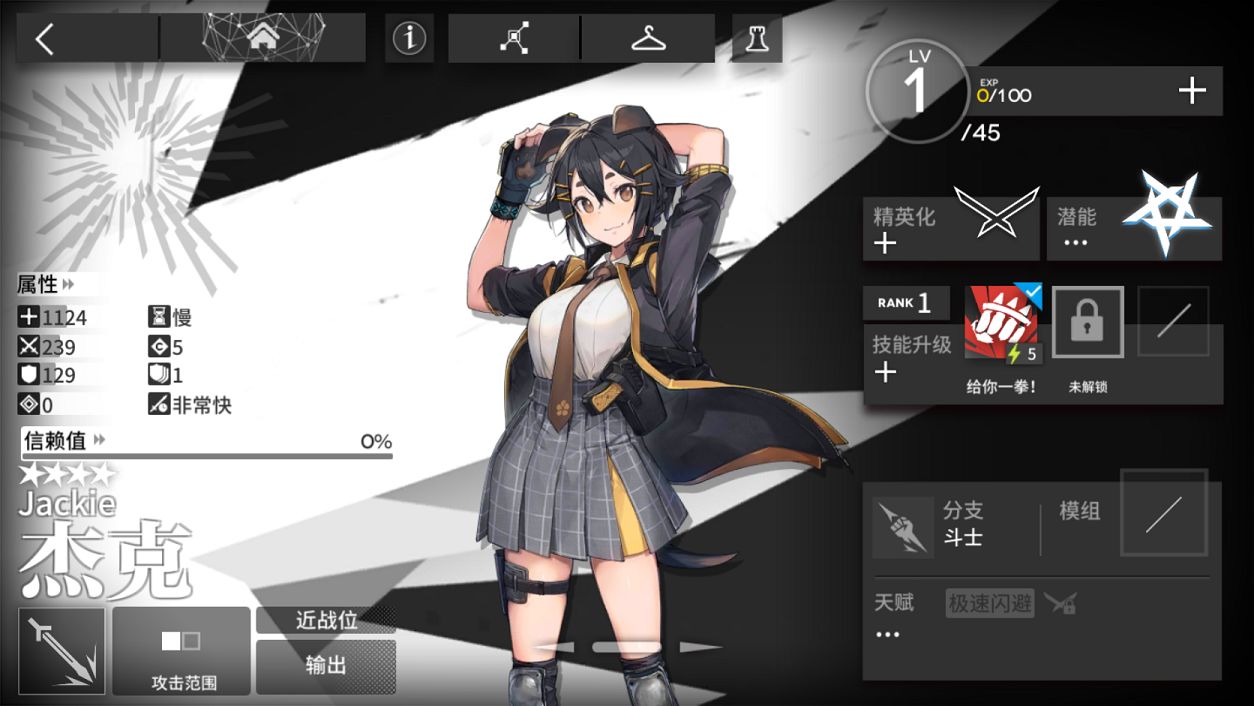This screenshot has height=706, width=1254.
Task: Open the 模组 module slot
Action: click(1163, 513)
